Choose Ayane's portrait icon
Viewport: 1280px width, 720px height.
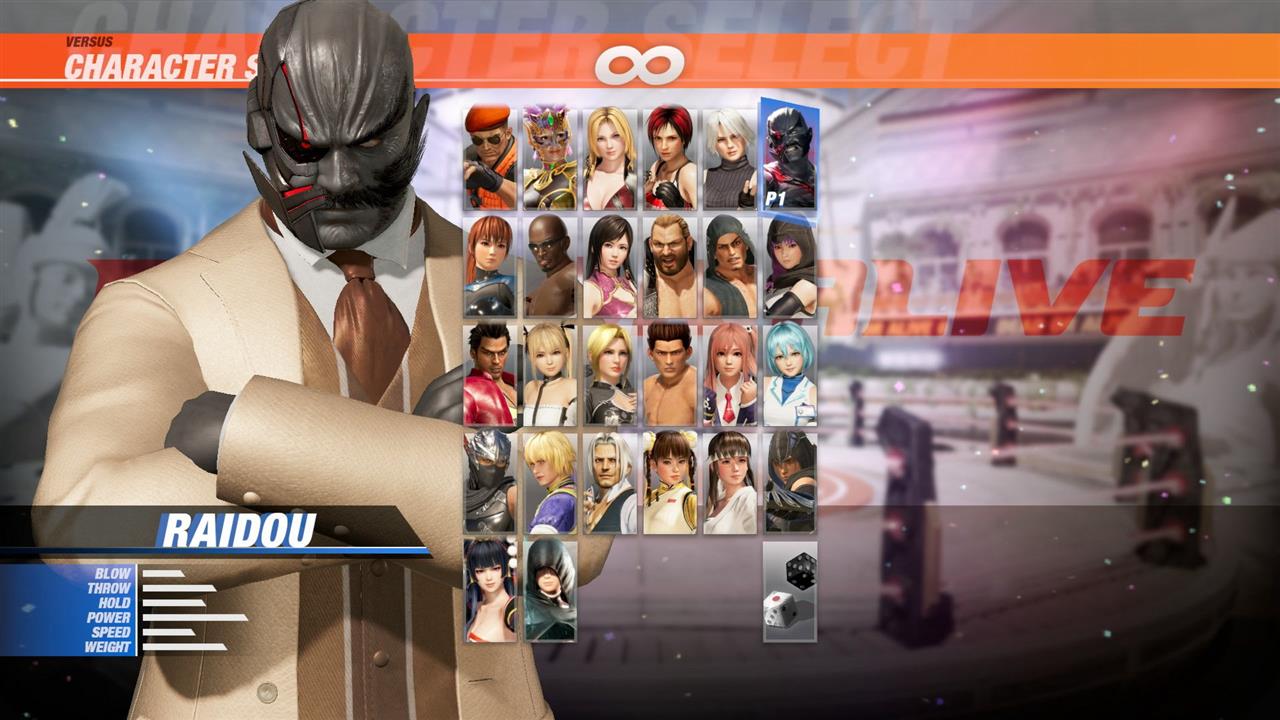(790, 265)
